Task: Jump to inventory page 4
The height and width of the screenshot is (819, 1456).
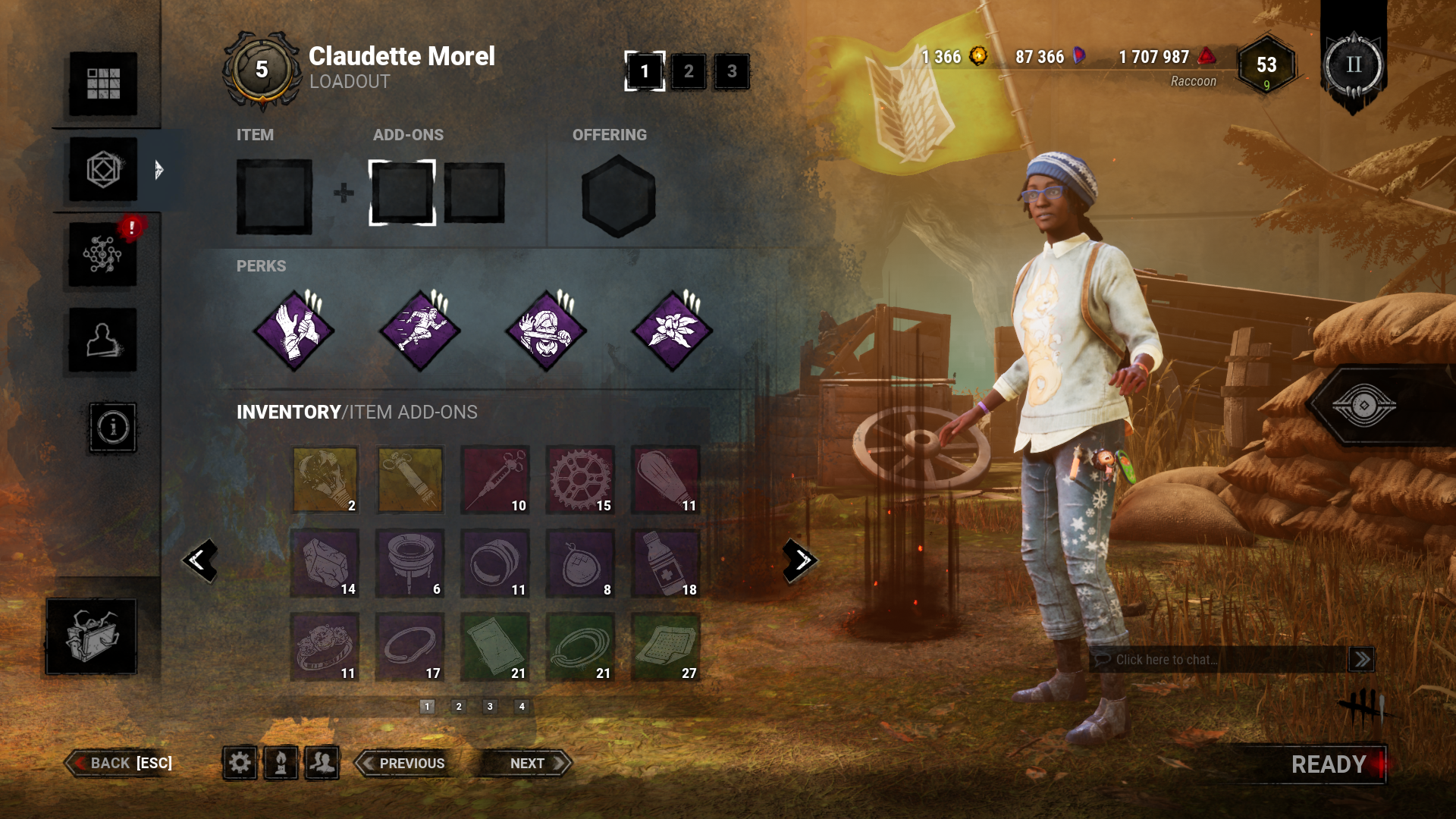Action: 522,707
